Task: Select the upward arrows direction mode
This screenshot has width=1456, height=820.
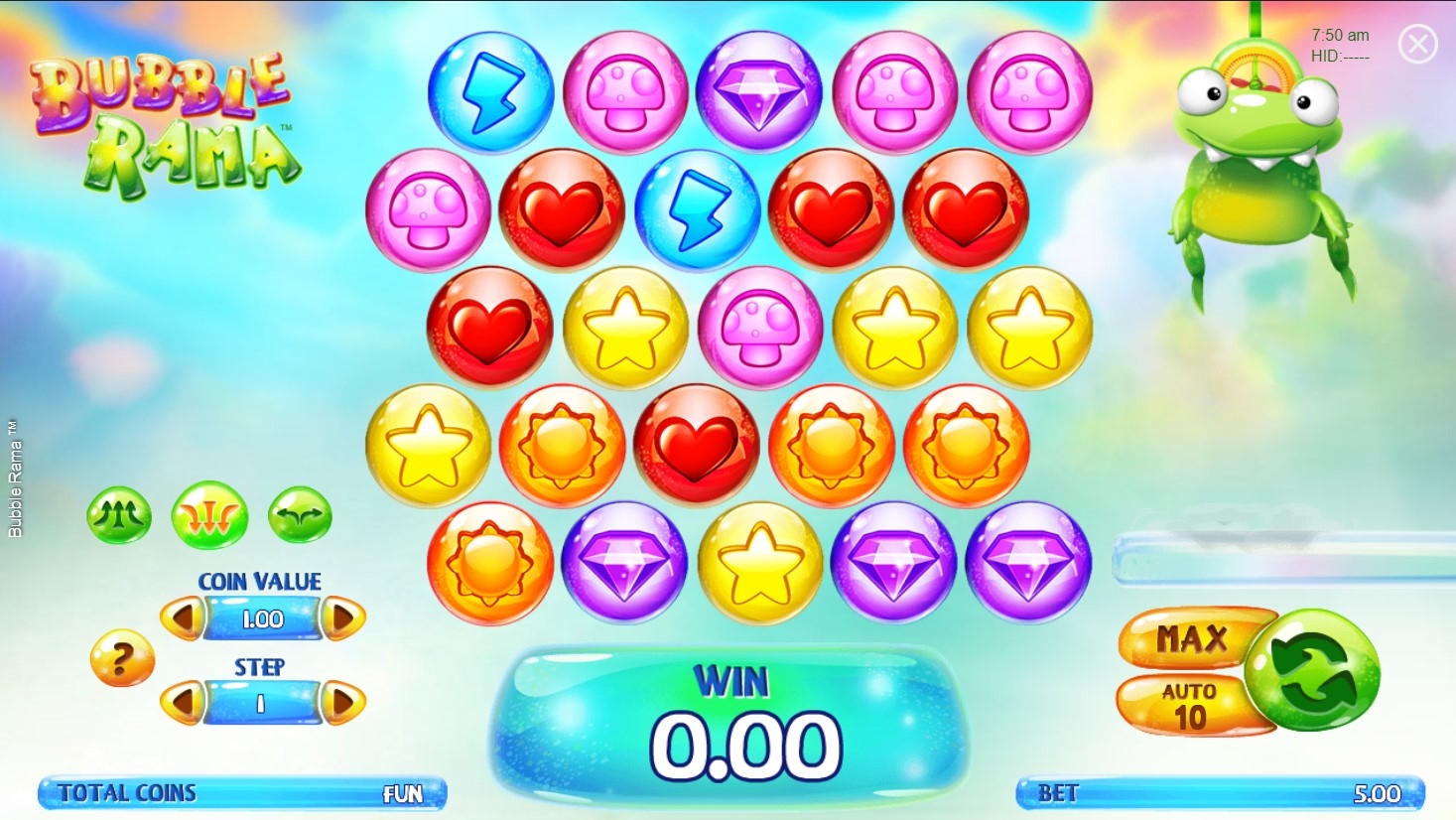Action: point(119,515)
